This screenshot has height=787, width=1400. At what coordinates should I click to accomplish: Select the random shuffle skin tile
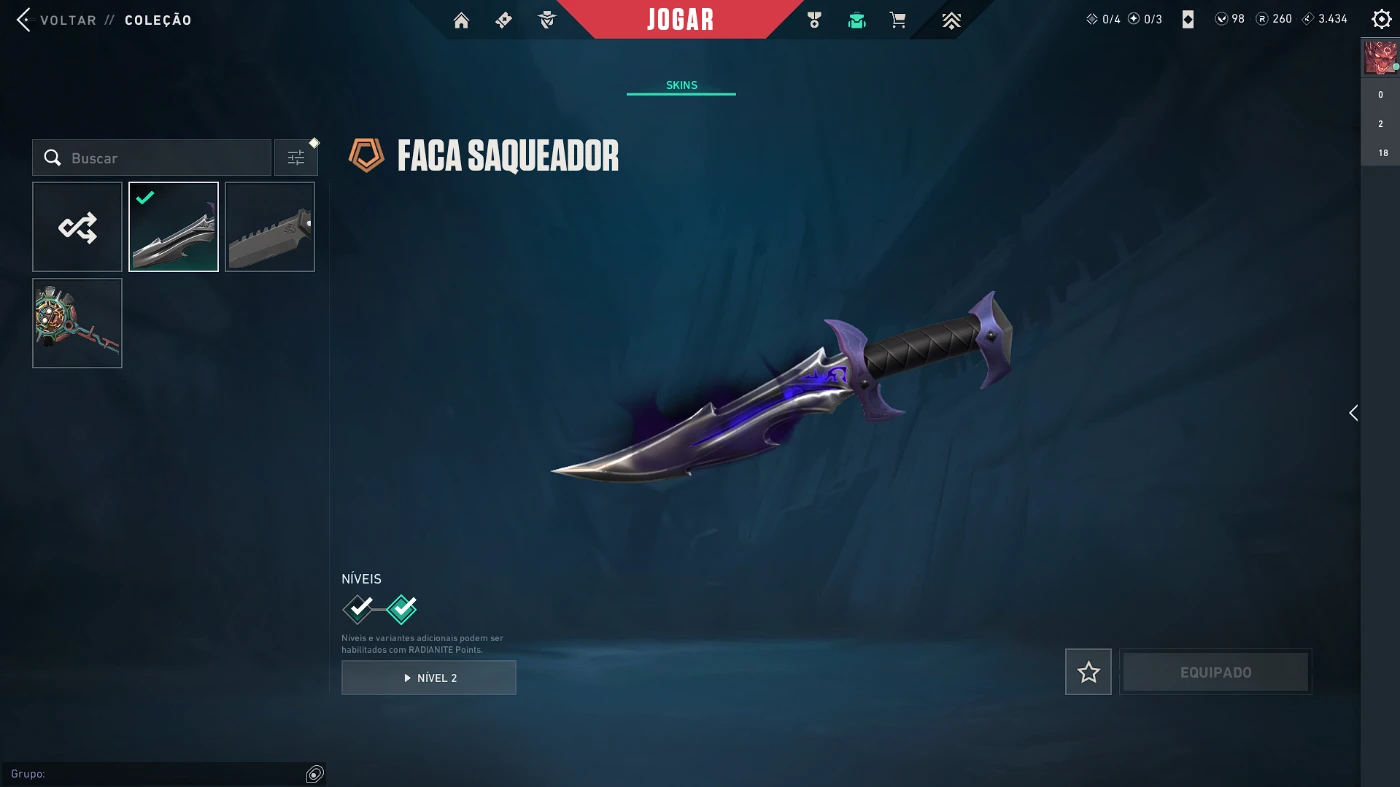77,227
